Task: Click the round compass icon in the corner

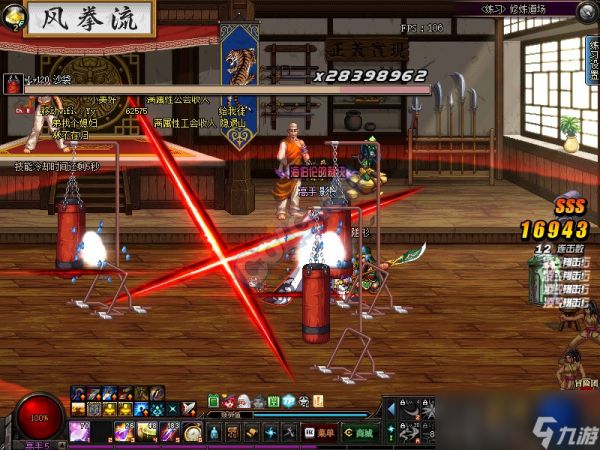Action: (x=588, y=10)
